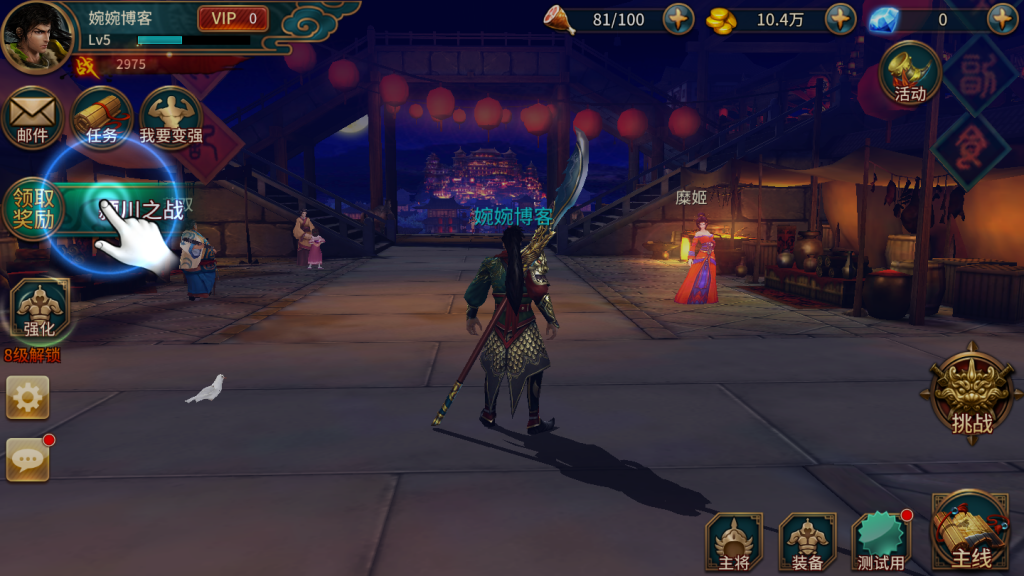Open the 活动 events icon

910,73
